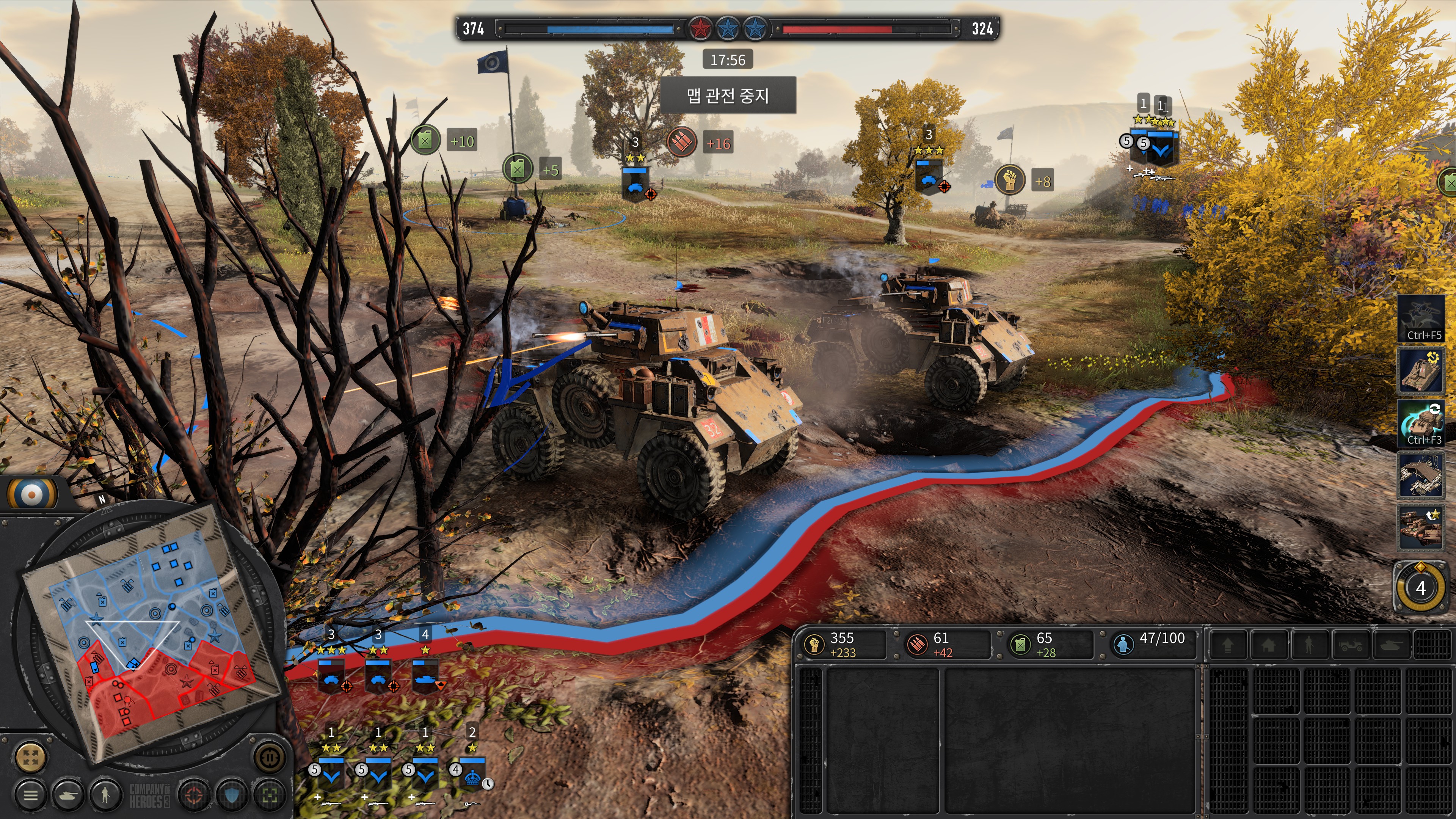Screen dimensions: 1456x819
Task: Click the gold four-arrows button by the minimap
Action: [30, 756]
